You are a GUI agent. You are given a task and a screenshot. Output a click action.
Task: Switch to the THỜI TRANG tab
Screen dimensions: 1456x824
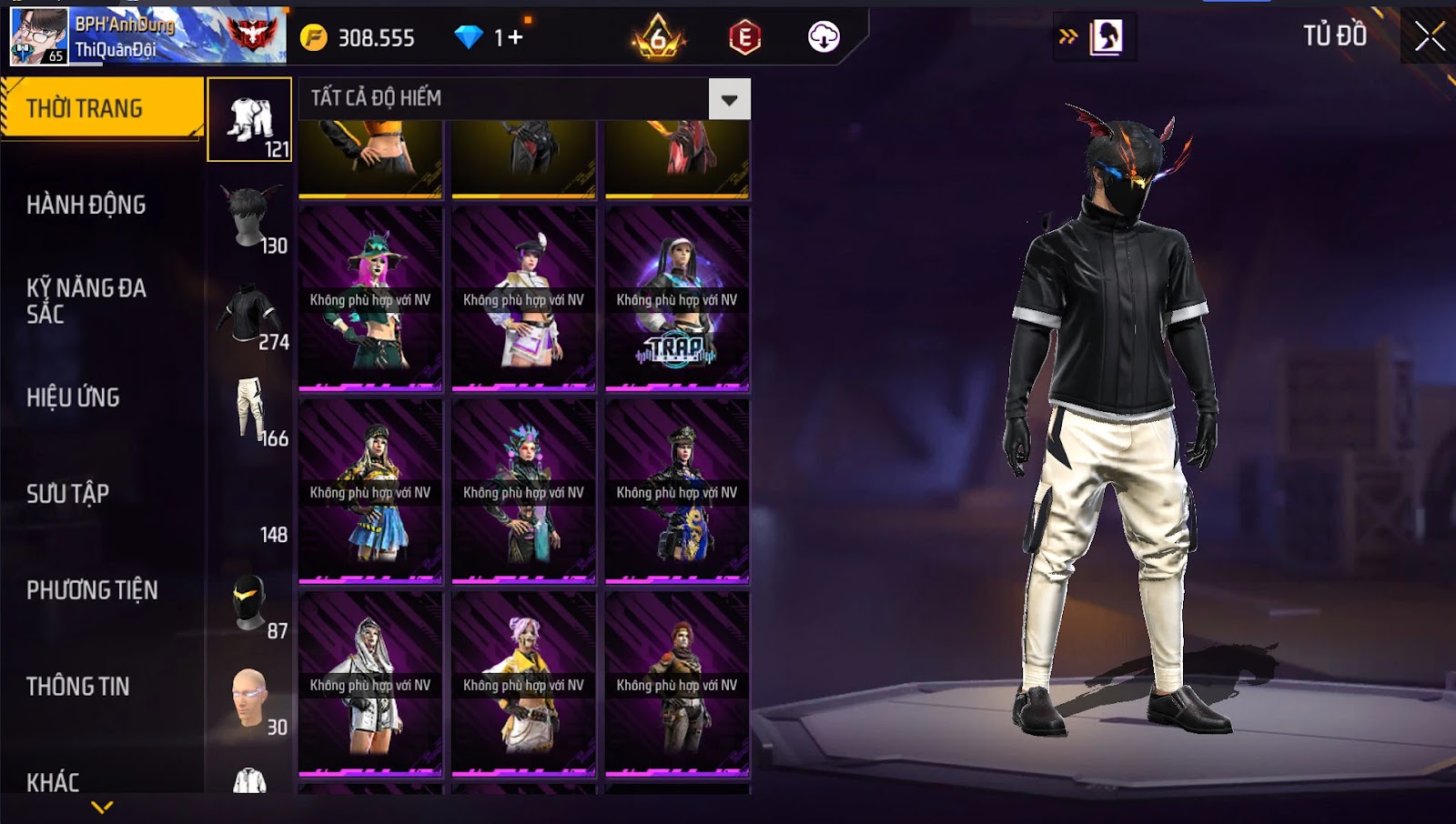coord(101,108)
